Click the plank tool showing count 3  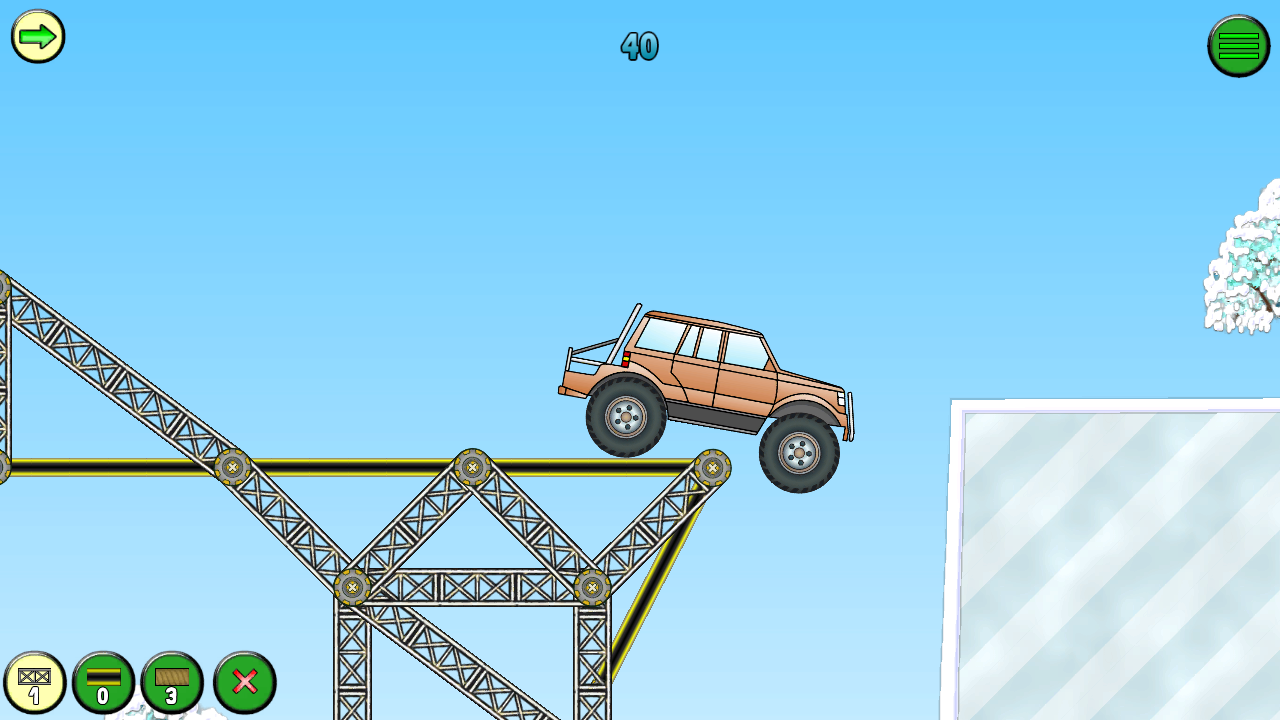coord(170,683)
